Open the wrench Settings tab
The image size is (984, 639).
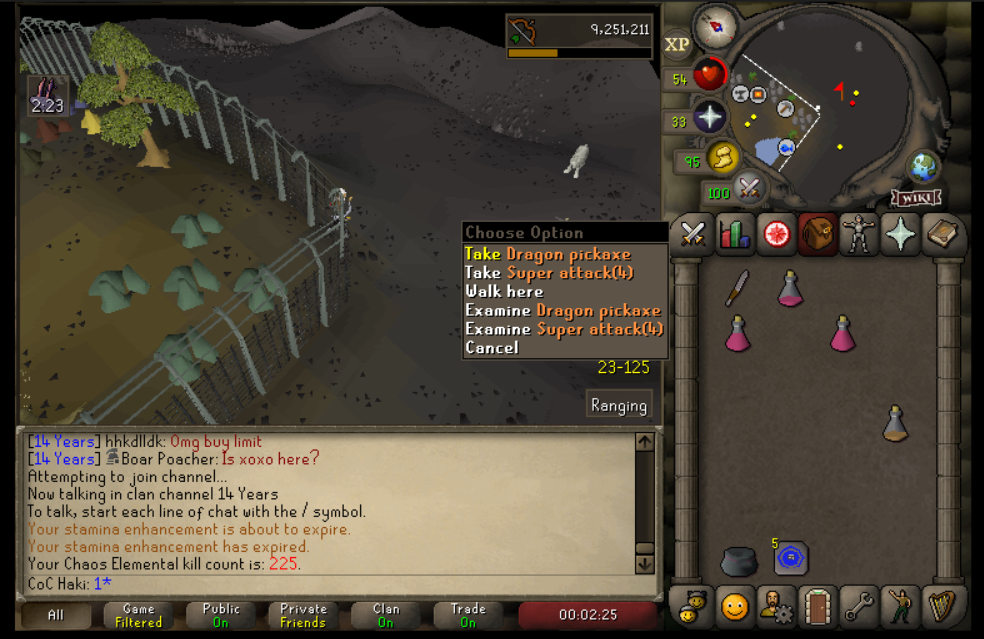(859, 606)
